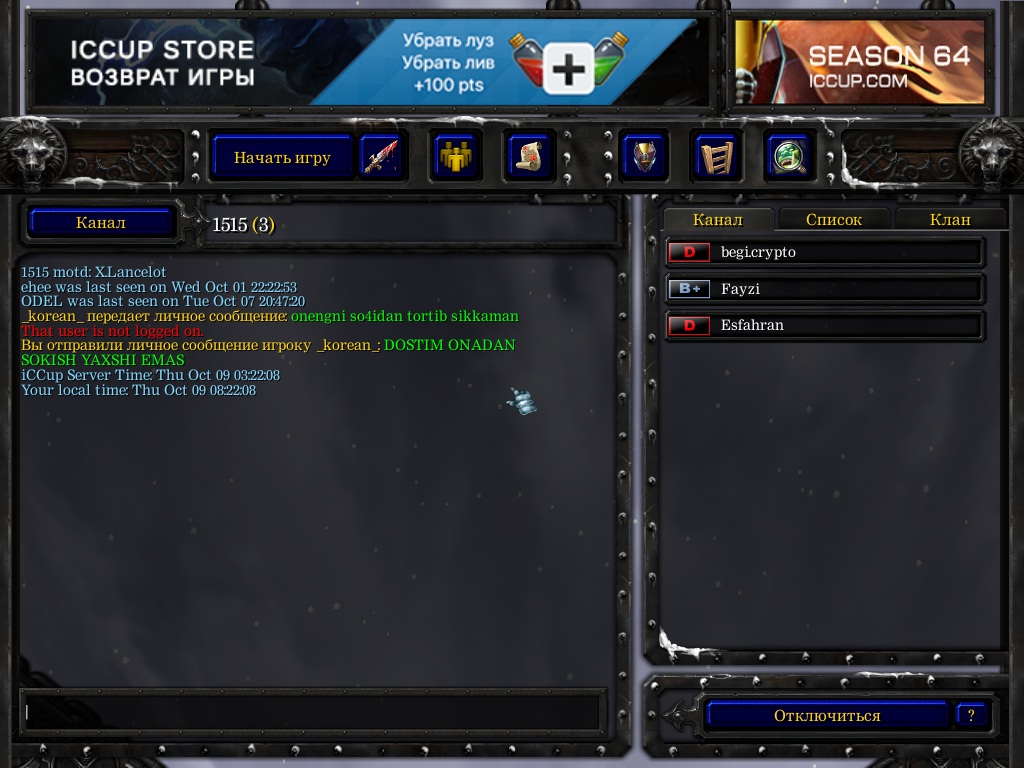Select player begi.crypto in the list

pyautogui.click(x=825, y=252)
